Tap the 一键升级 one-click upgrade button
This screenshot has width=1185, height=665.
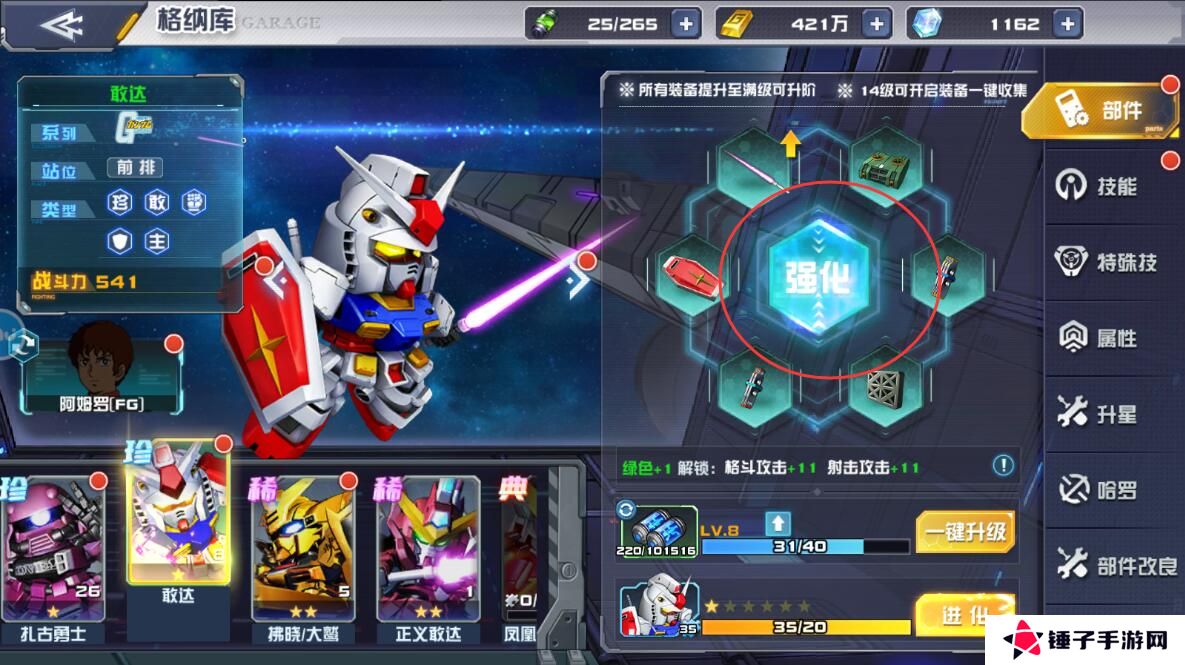click(965, 531)
